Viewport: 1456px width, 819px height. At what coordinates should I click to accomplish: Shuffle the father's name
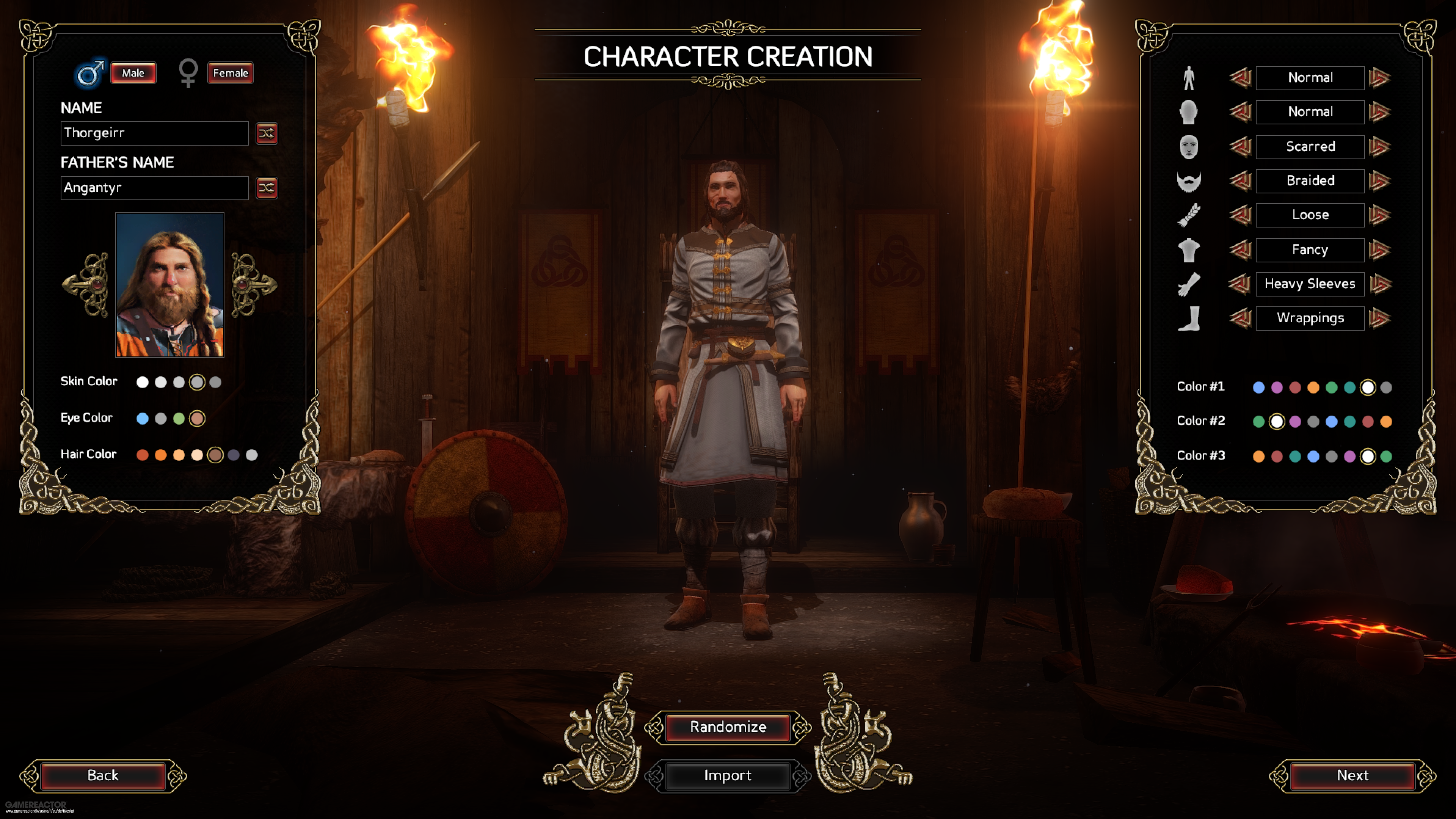click(266, 188)
